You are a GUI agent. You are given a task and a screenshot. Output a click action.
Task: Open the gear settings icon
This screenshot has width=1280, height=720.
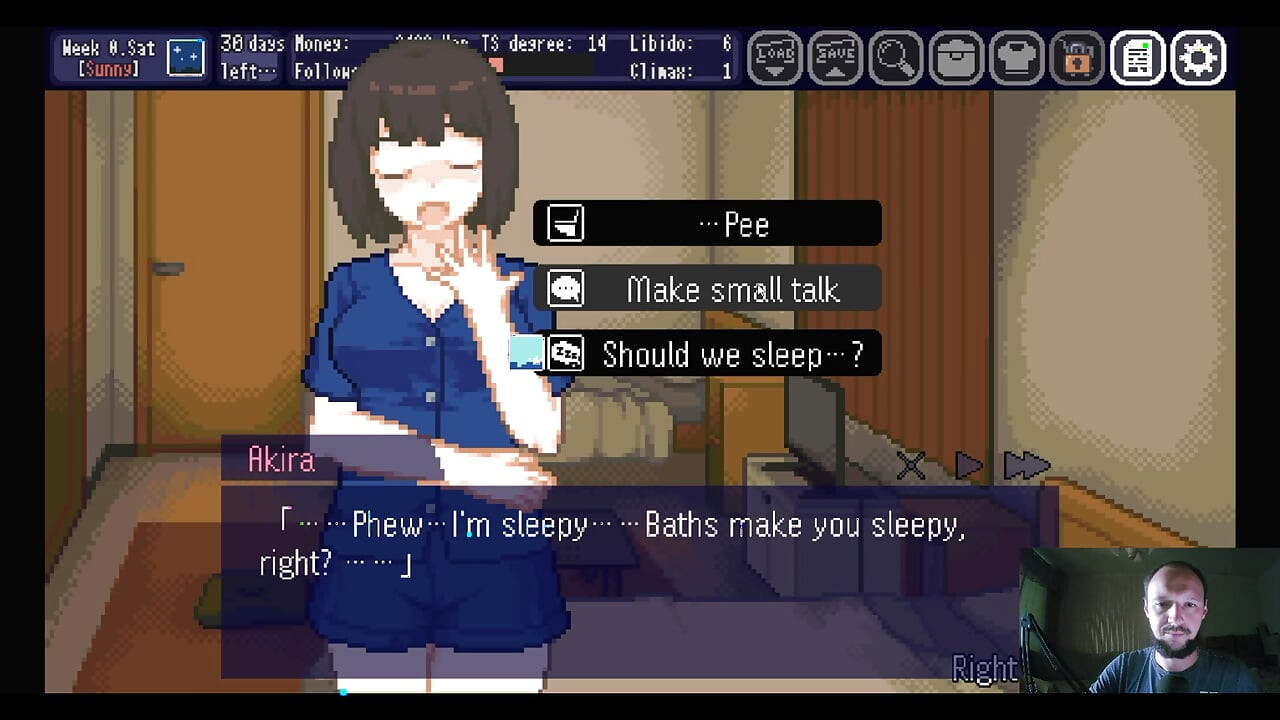1198,58
